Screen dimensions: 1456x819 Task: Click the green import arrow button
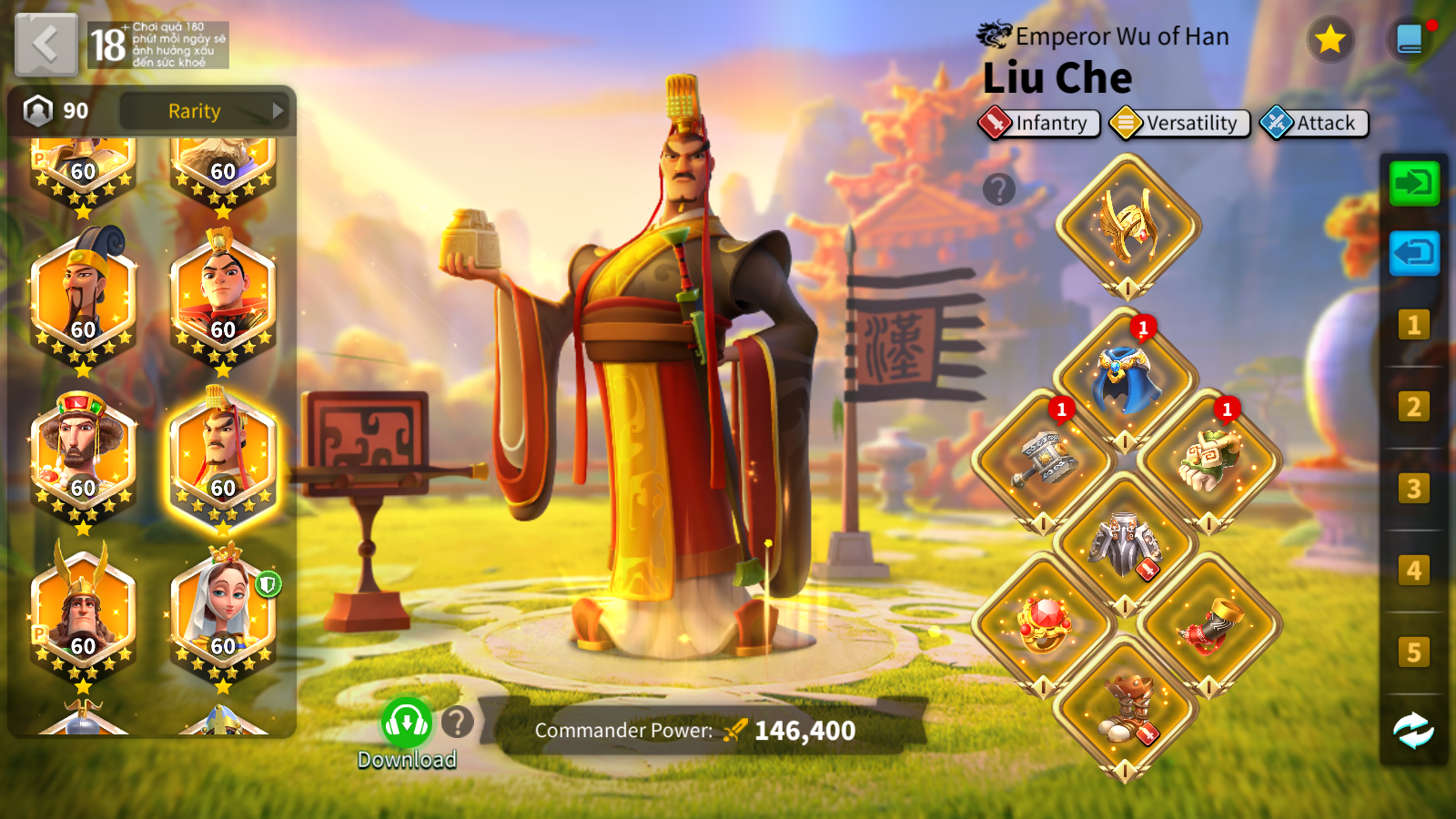[1414, 184]
